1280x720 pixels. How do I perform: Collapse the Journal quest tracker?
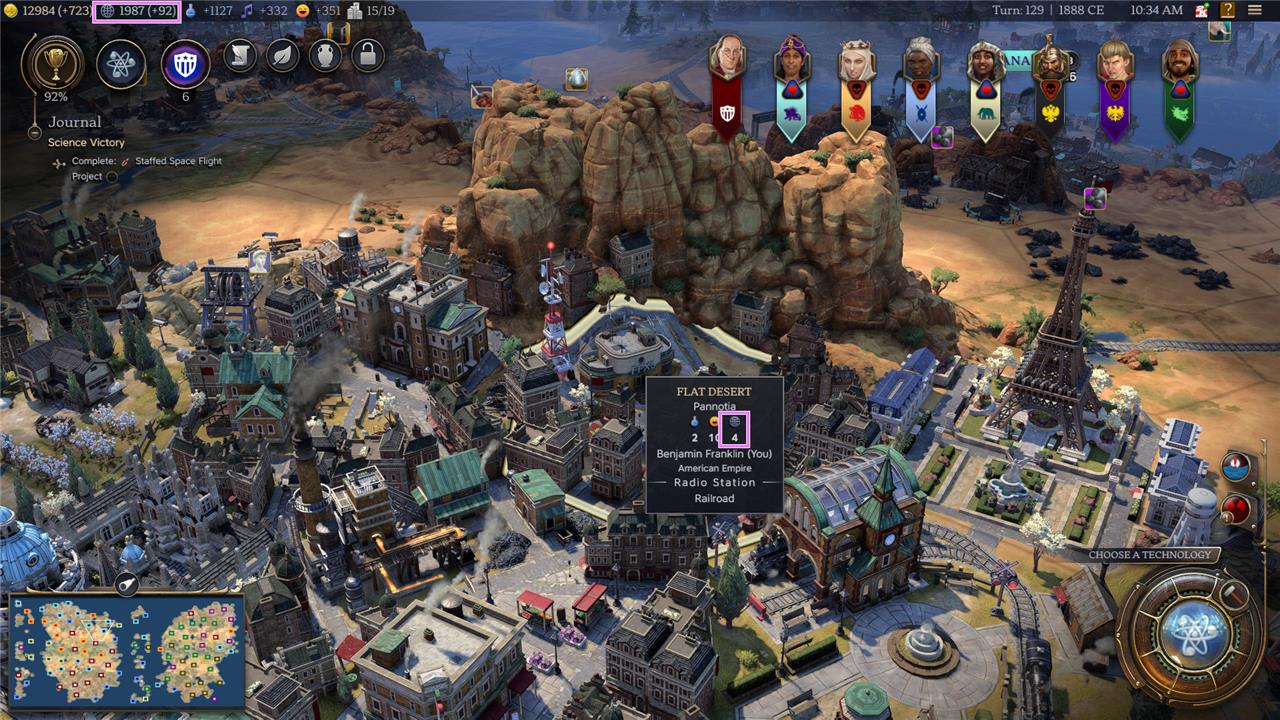33,124
